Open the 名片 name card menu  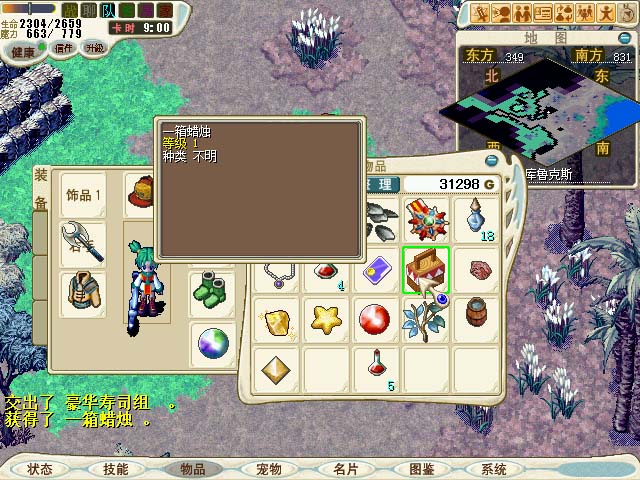(x=346, y=468)
